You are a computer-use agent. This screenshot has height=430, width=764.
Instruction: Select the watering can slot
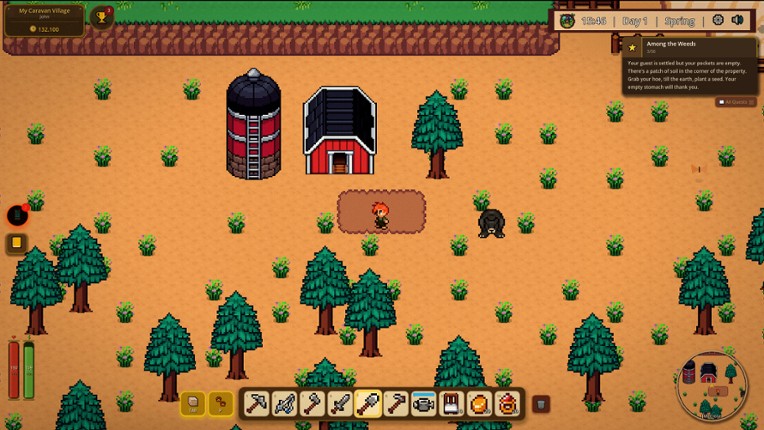[424, 403]
